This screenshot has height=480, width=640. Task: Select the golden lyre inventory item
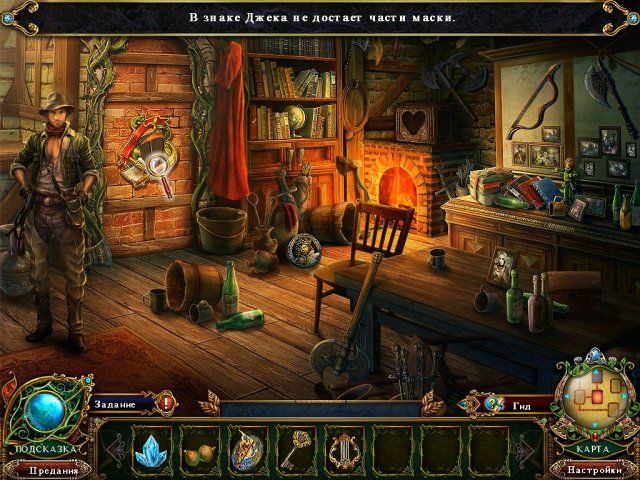point(344,447)
